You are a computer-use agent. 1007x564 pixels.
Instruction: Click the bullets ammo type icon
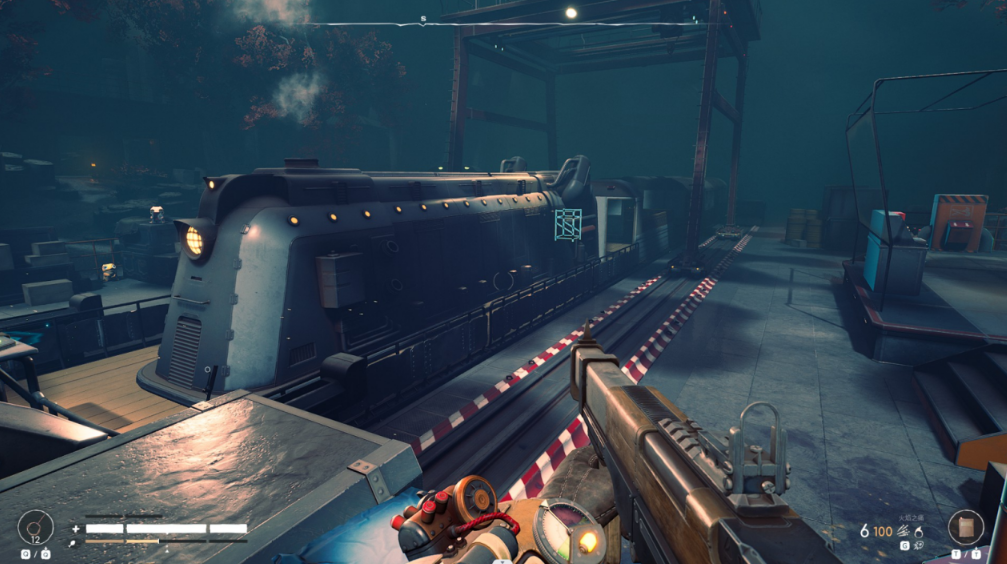[x=902, y=531]
